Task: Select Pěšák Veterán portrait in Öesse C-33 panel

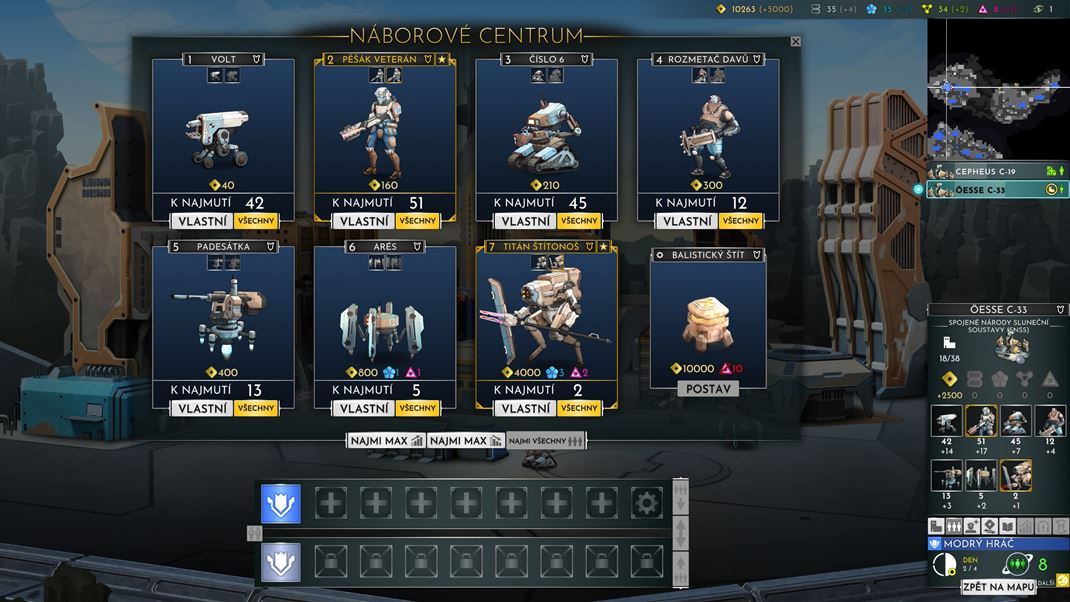Action: (x=982, y=421)
